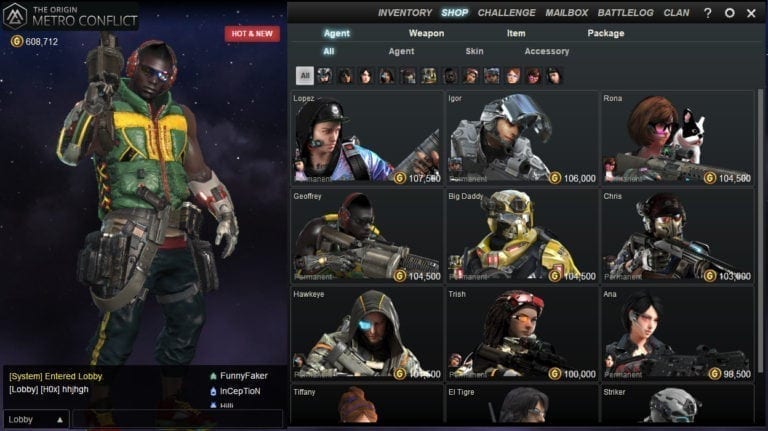The height and width of the screenshot is (431, 768).
Task: Open settings via the gear icon
Action: point(730,13)
